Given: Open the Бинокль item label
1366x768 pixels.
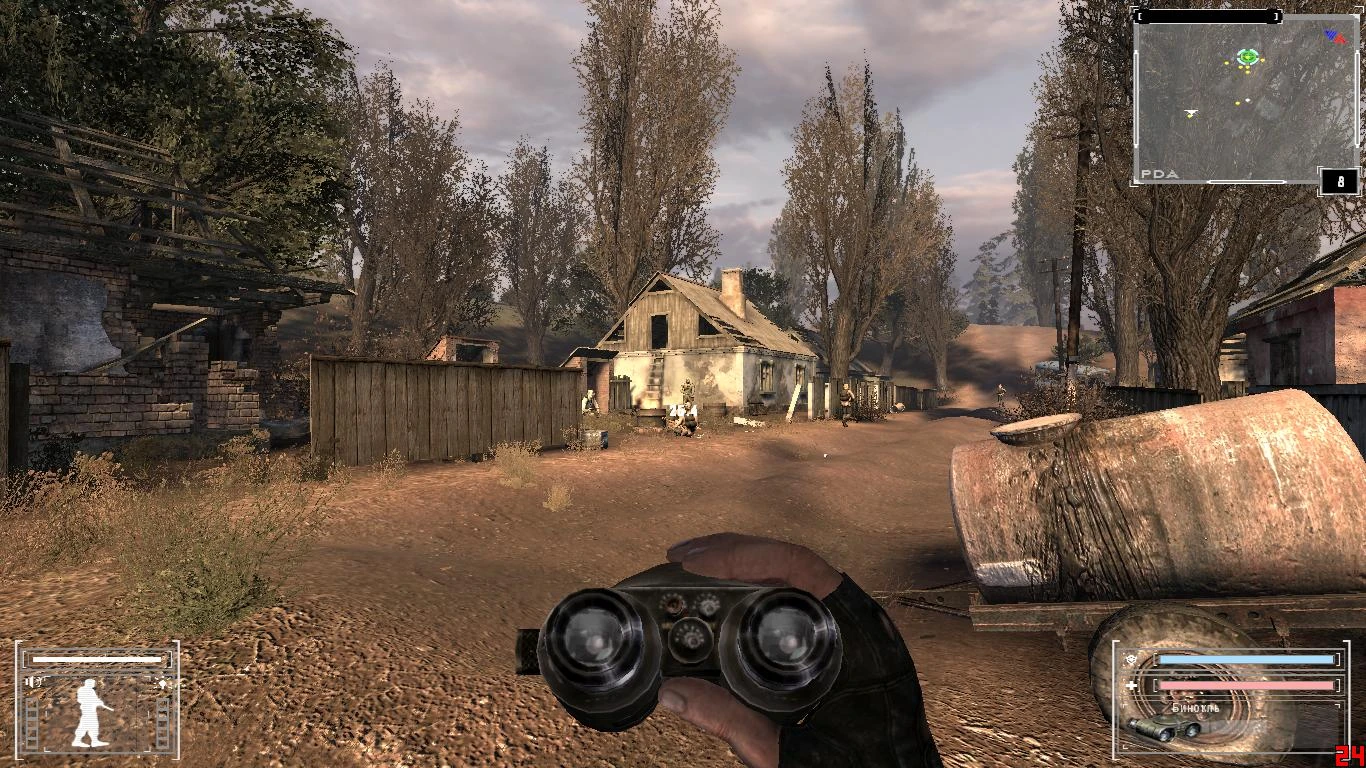Looking at the screenshot, I should (1195, 708).
